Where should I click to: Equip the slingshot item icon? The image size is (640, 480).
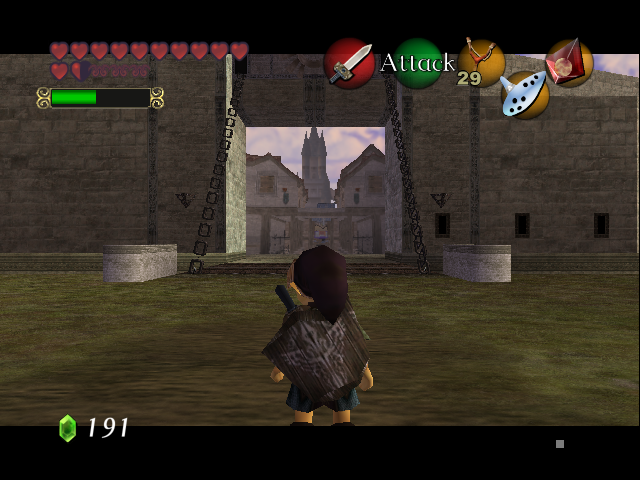pos(481,60)
